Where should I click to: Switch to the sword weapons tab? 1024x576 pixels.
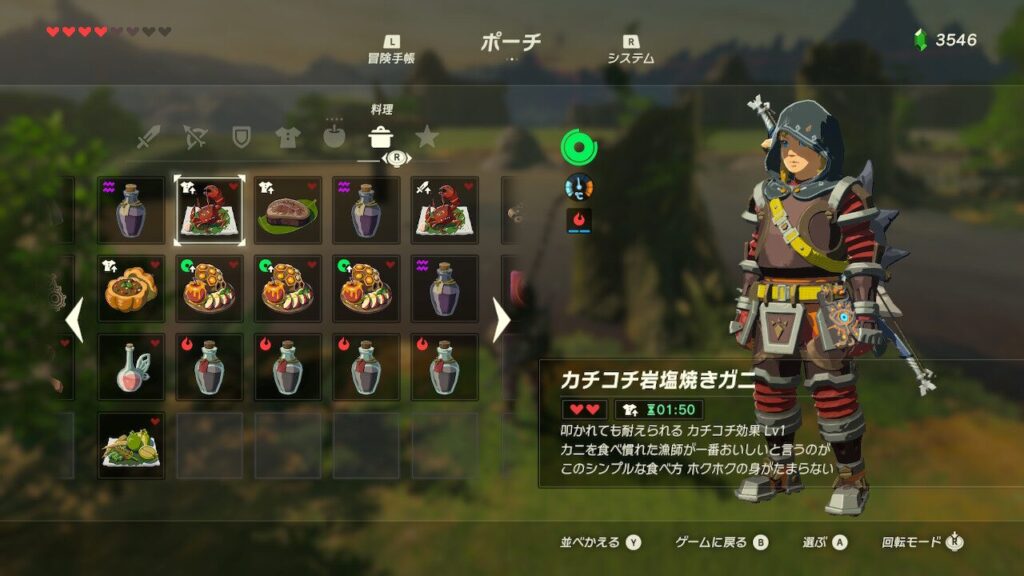(x=149, y=138)
